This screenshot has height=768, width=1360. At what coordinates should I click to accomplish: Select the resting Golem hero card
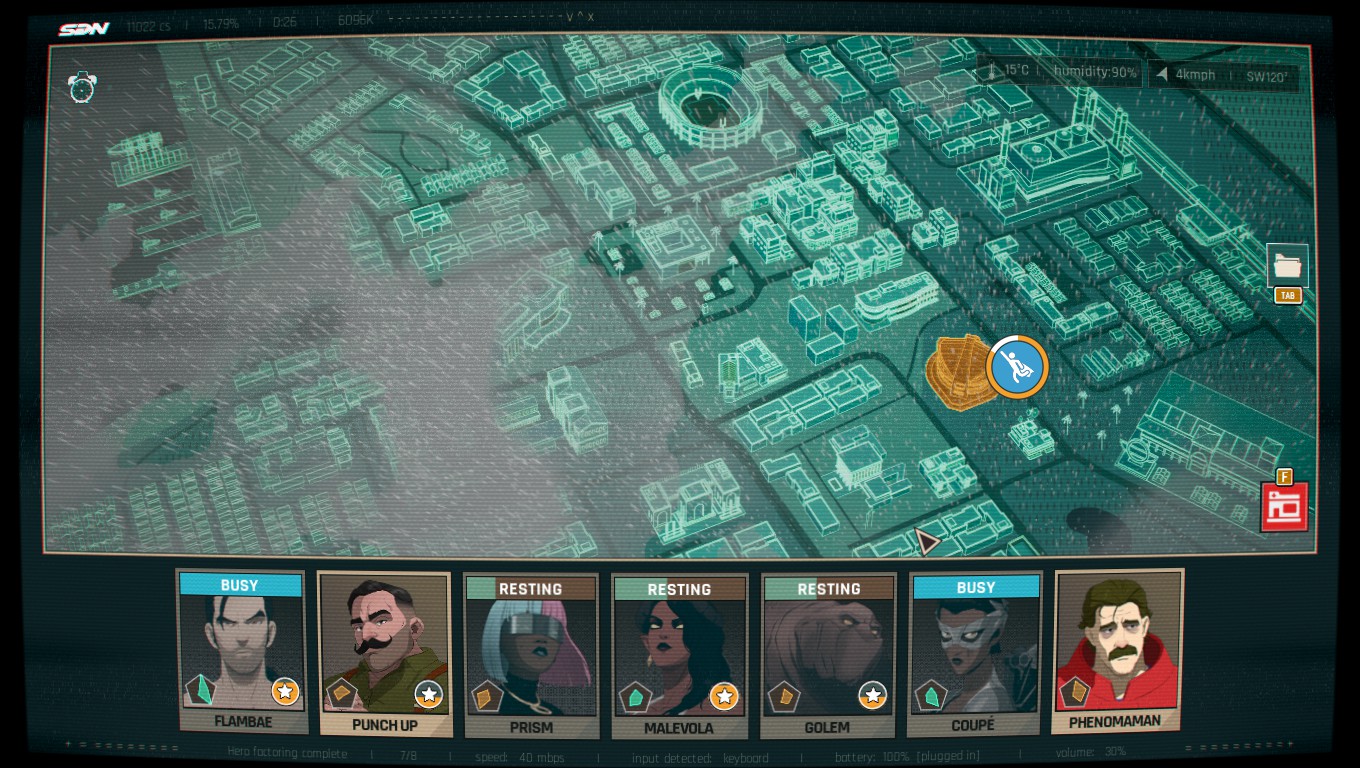(827, 654)
